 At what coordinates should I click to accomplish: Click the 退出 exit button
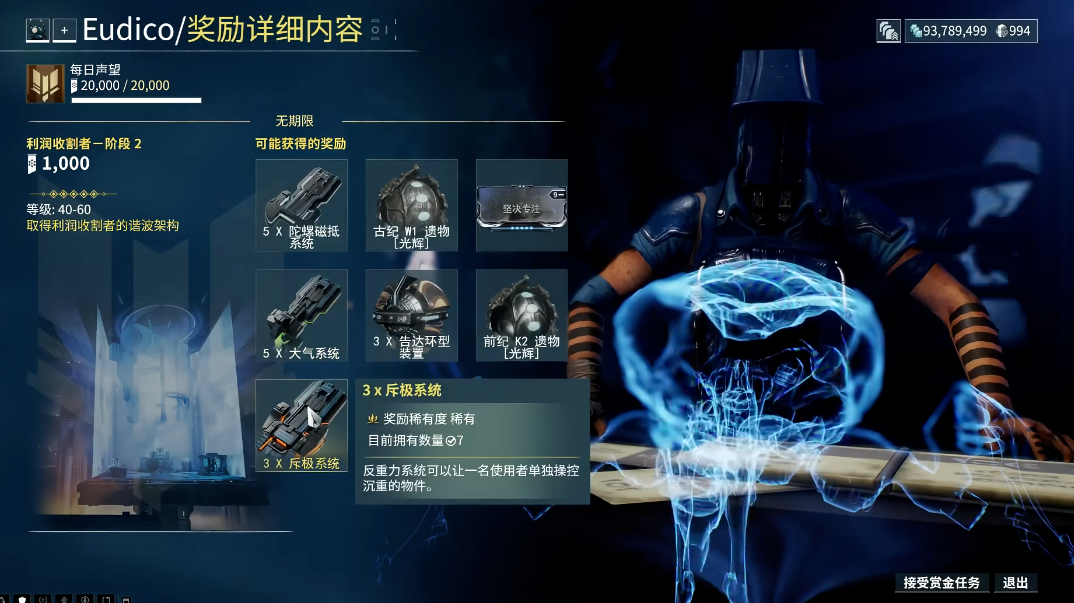pos(1015,582)
